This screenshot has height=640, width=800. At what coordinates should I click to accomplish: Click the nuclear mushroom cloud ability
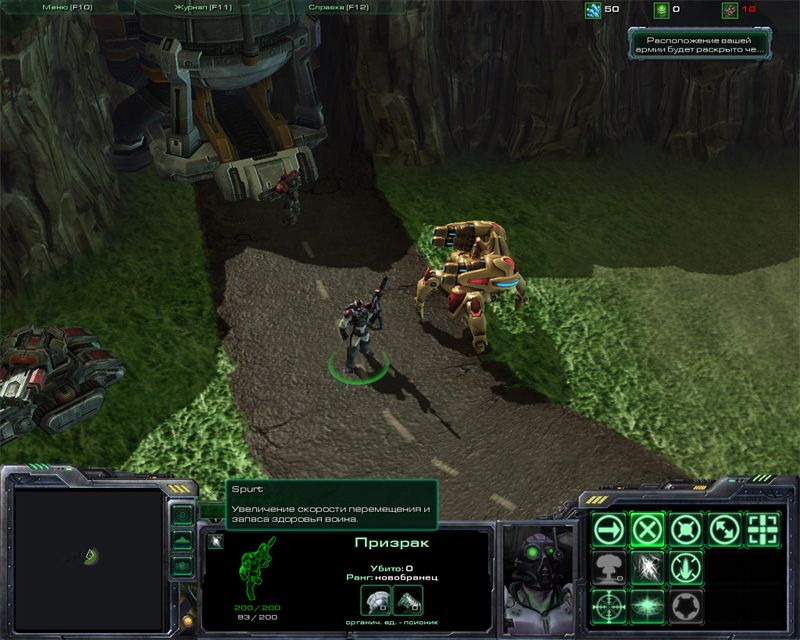pyautogui.click(x=608, y=566)
